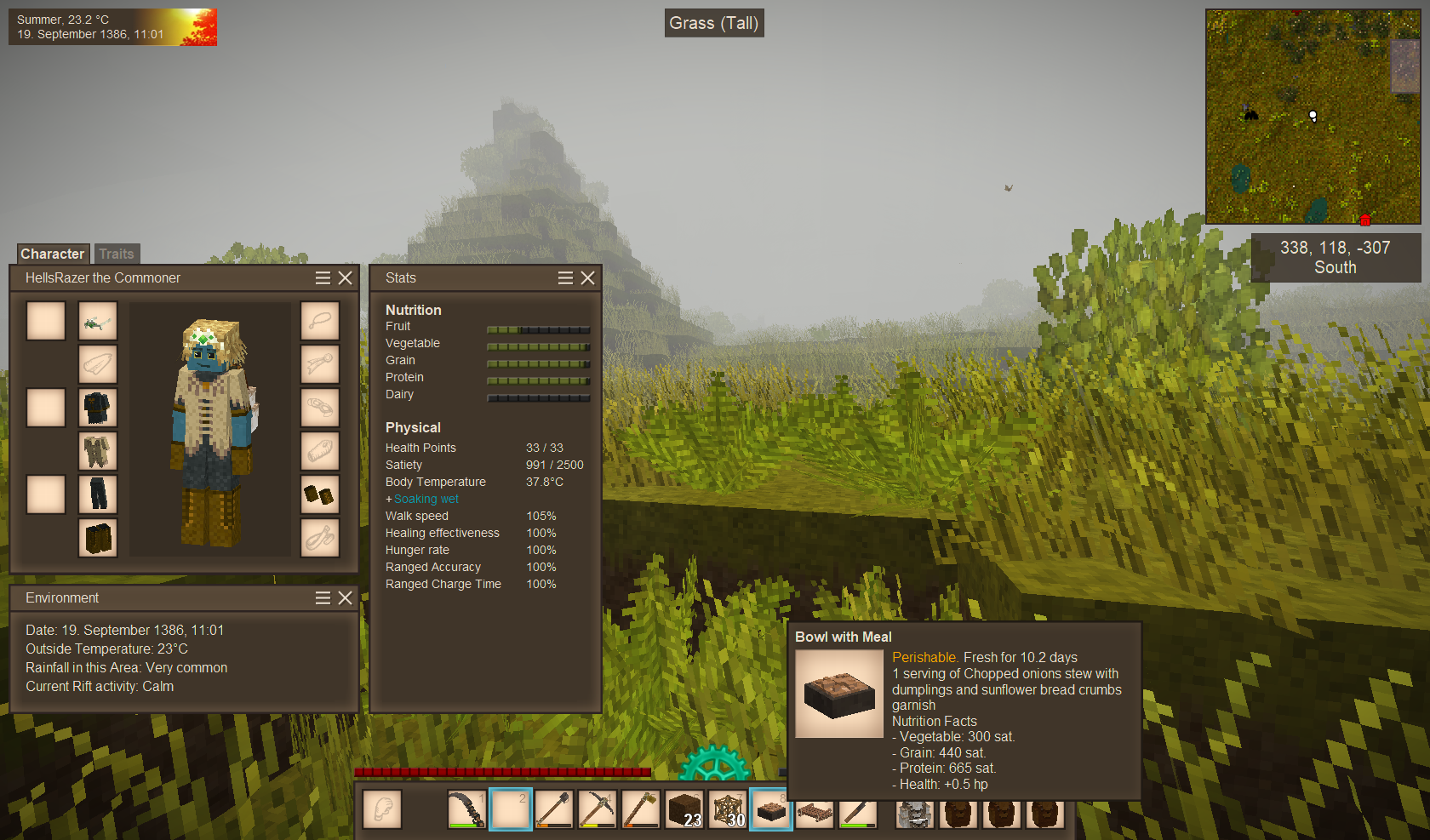The image size is (1430, 840).
Task: Switch to the Traits tab
Action: [117, 254]
